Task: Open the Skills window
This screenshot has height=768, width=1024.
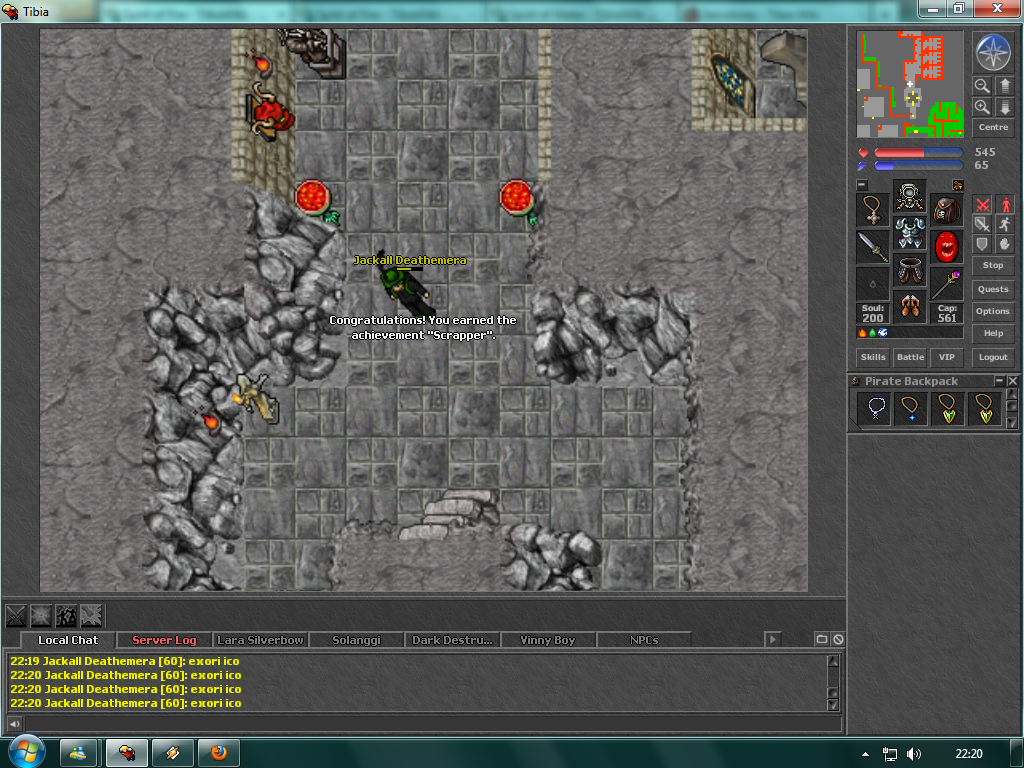Action: [873, 357]
